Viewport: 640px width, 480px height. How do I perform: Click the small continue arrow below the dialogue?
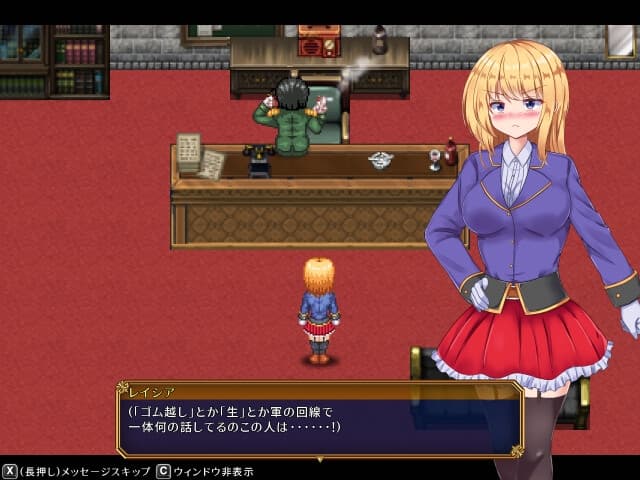pos(319,458)
